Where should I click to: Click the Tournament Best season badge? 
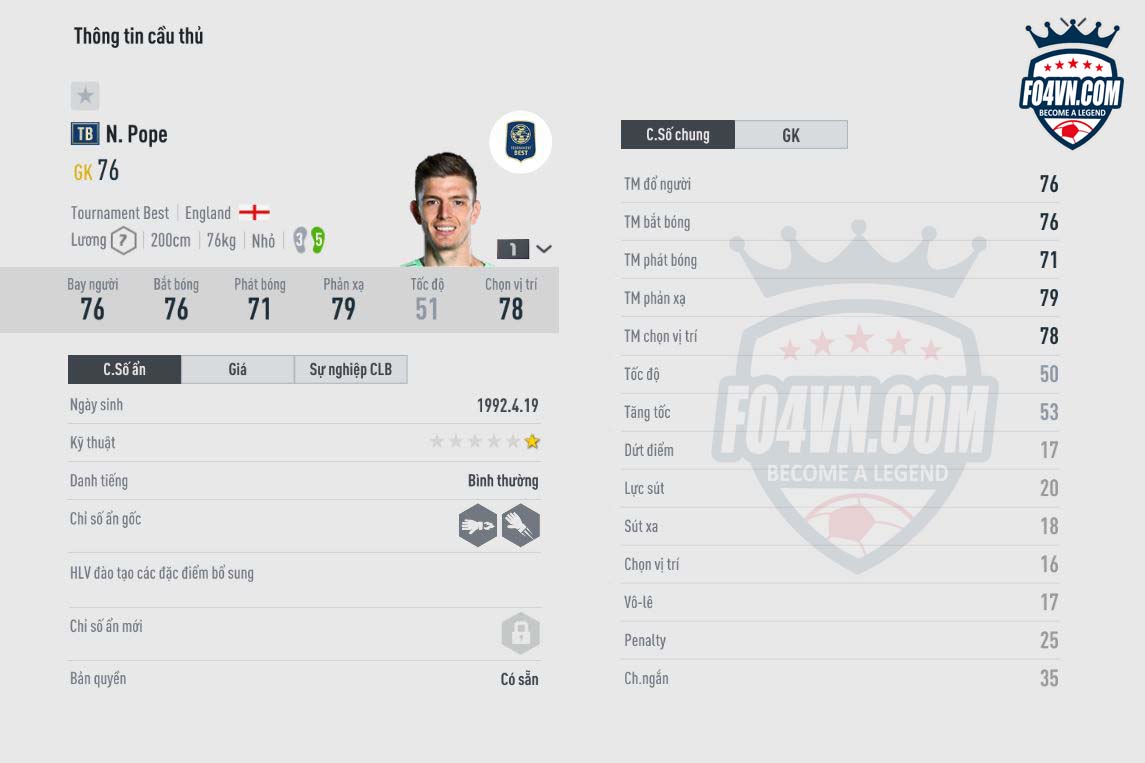(x=520, y=142)
